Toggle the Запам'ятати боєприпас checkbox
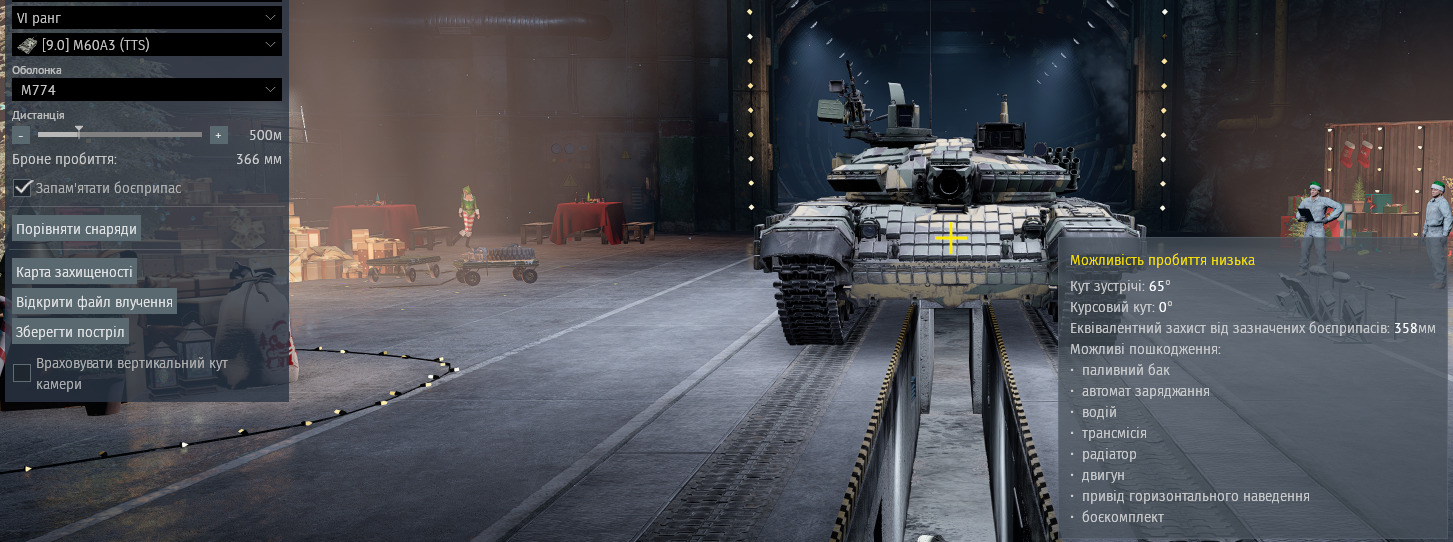The width and height of the screenshot is (1453, 542). coord(22,188)
